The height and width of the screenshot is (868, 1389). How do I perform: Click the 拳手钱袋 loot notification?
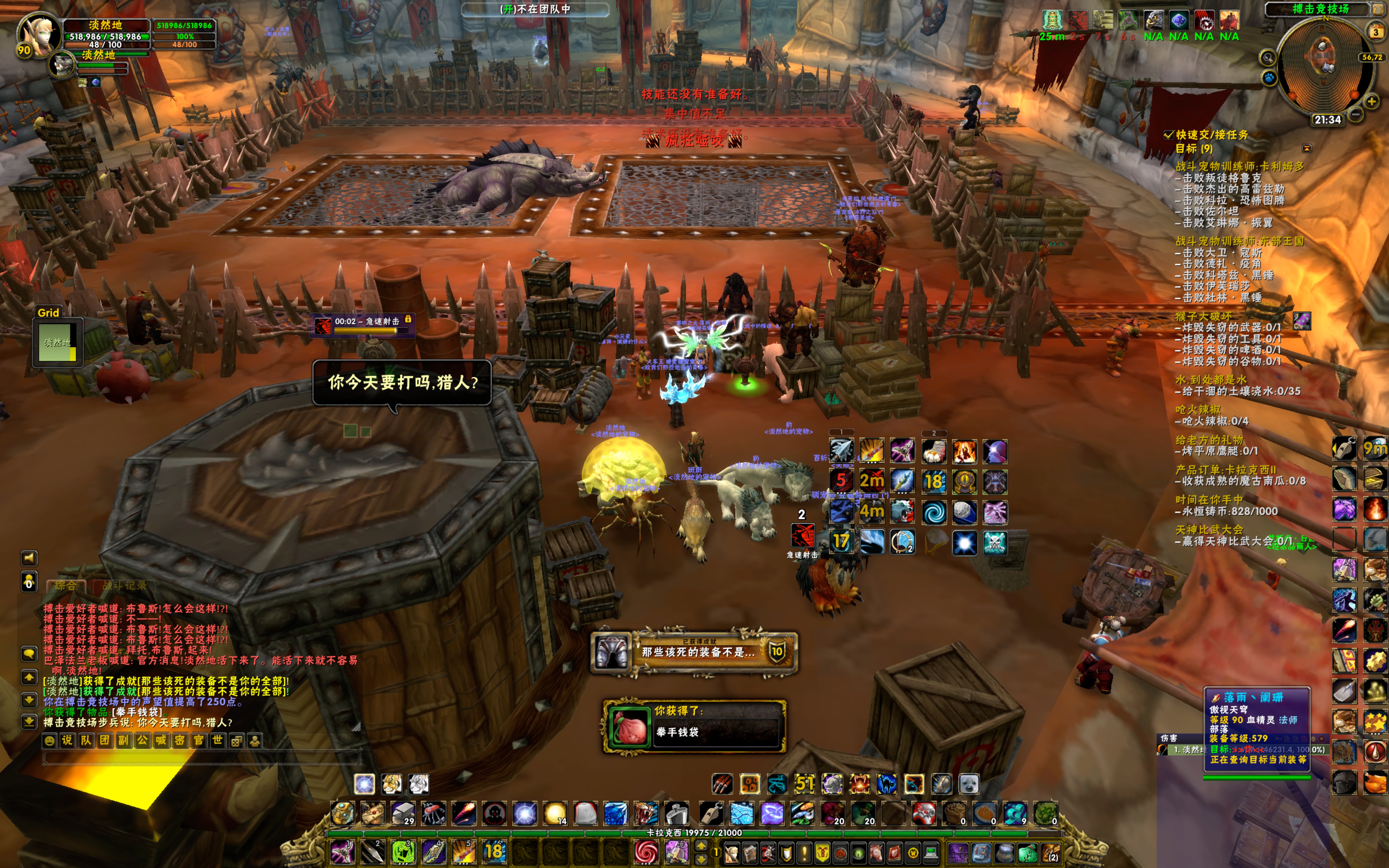click(694, 726)
